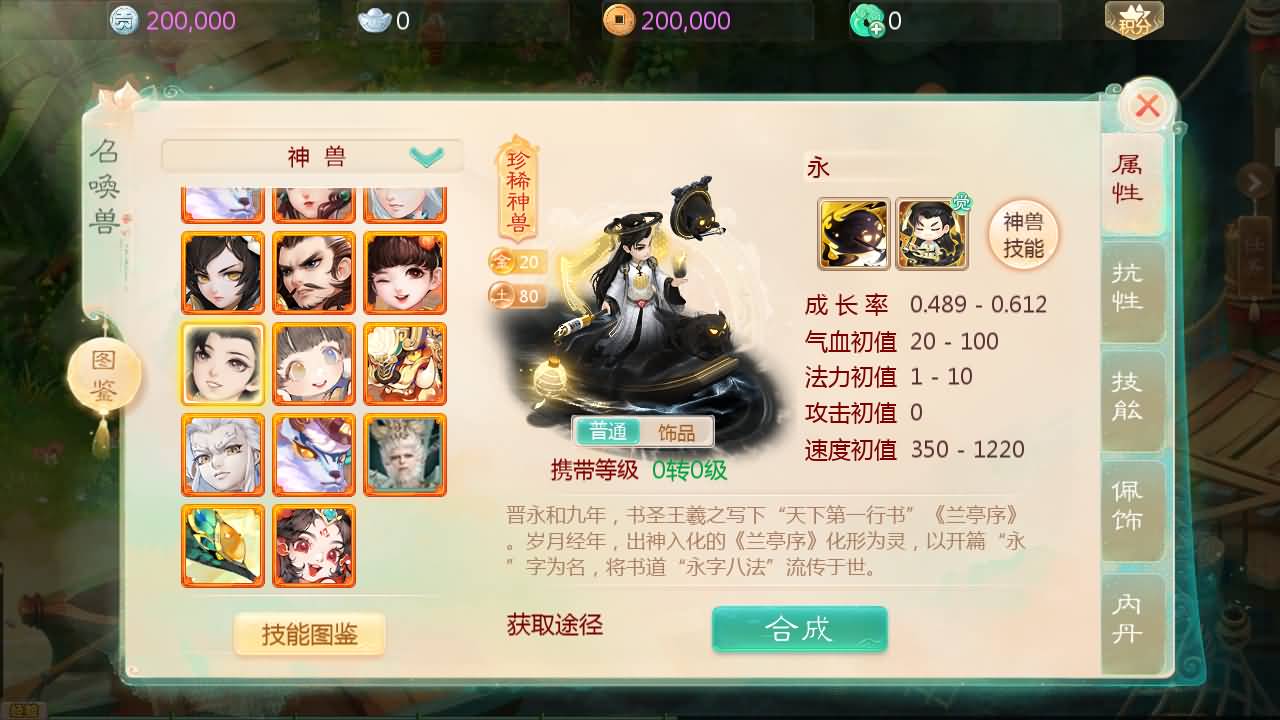The height and width of the screenshot is (720, 1280).
Task: Open the 神兽 category dropdown
Action: 311,155
